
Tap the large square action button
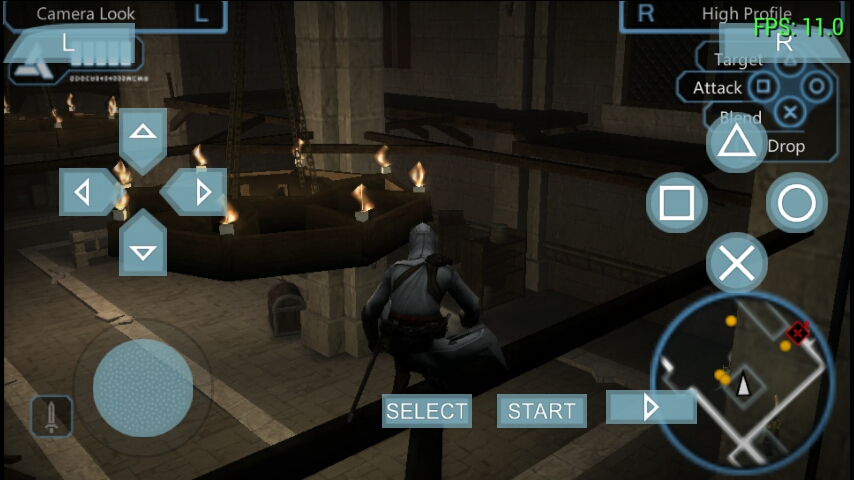click(677, 203)
